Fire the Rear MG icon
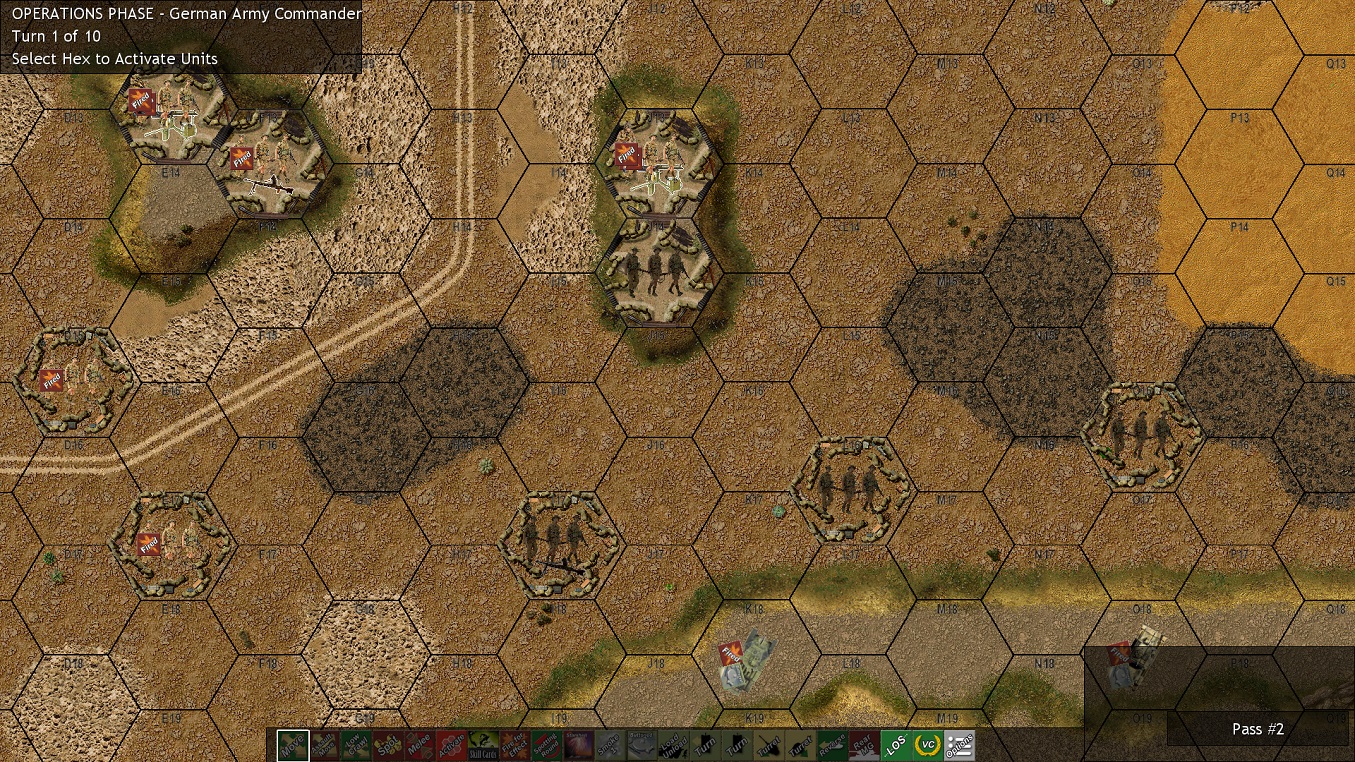Screen dimensions: 1355x762 tap(863, 745)
